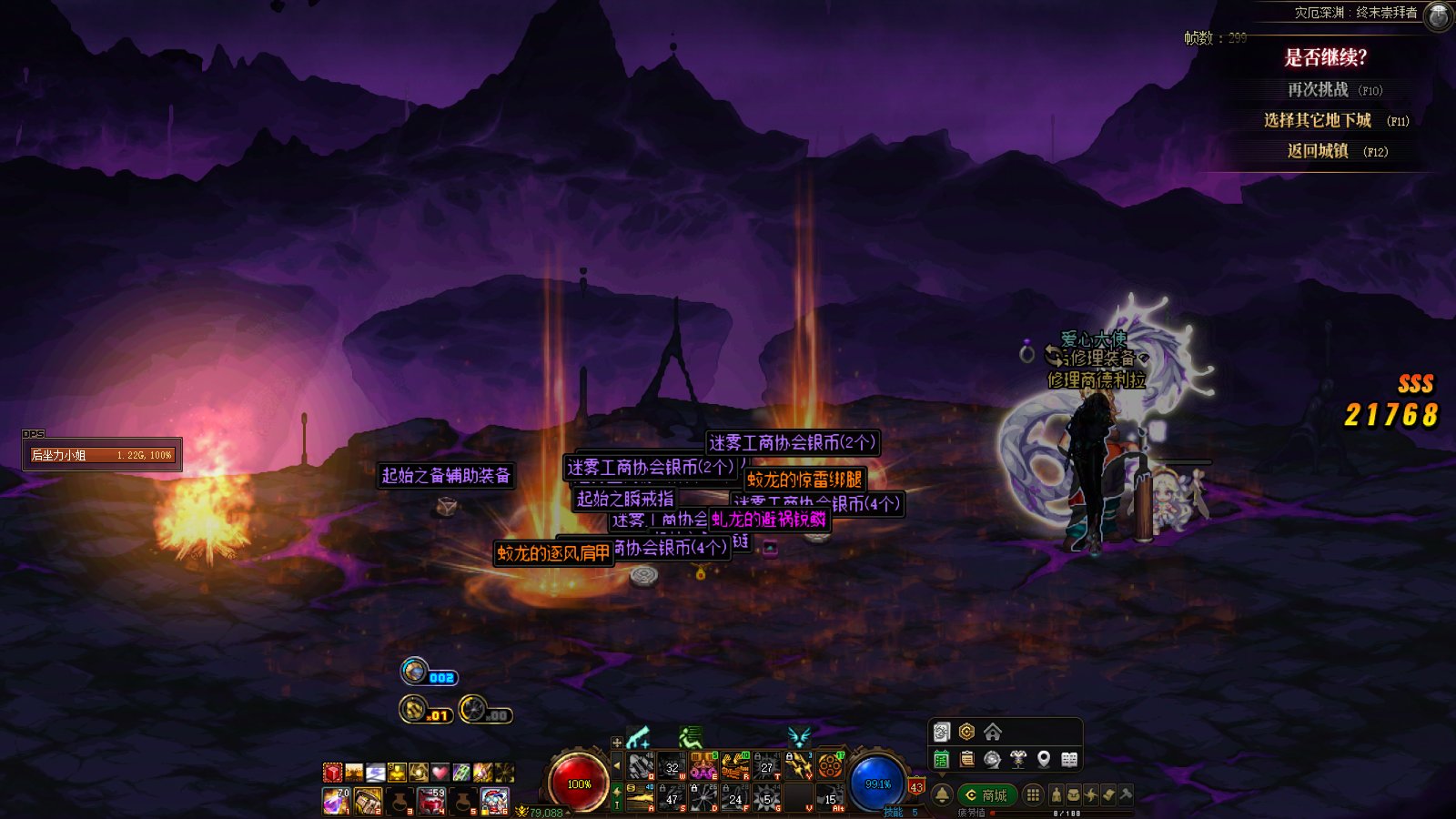Select 选择其它地下城 to pick another dungeon
This screenshot has height=819, width=1456.
tap(1317, 120)
